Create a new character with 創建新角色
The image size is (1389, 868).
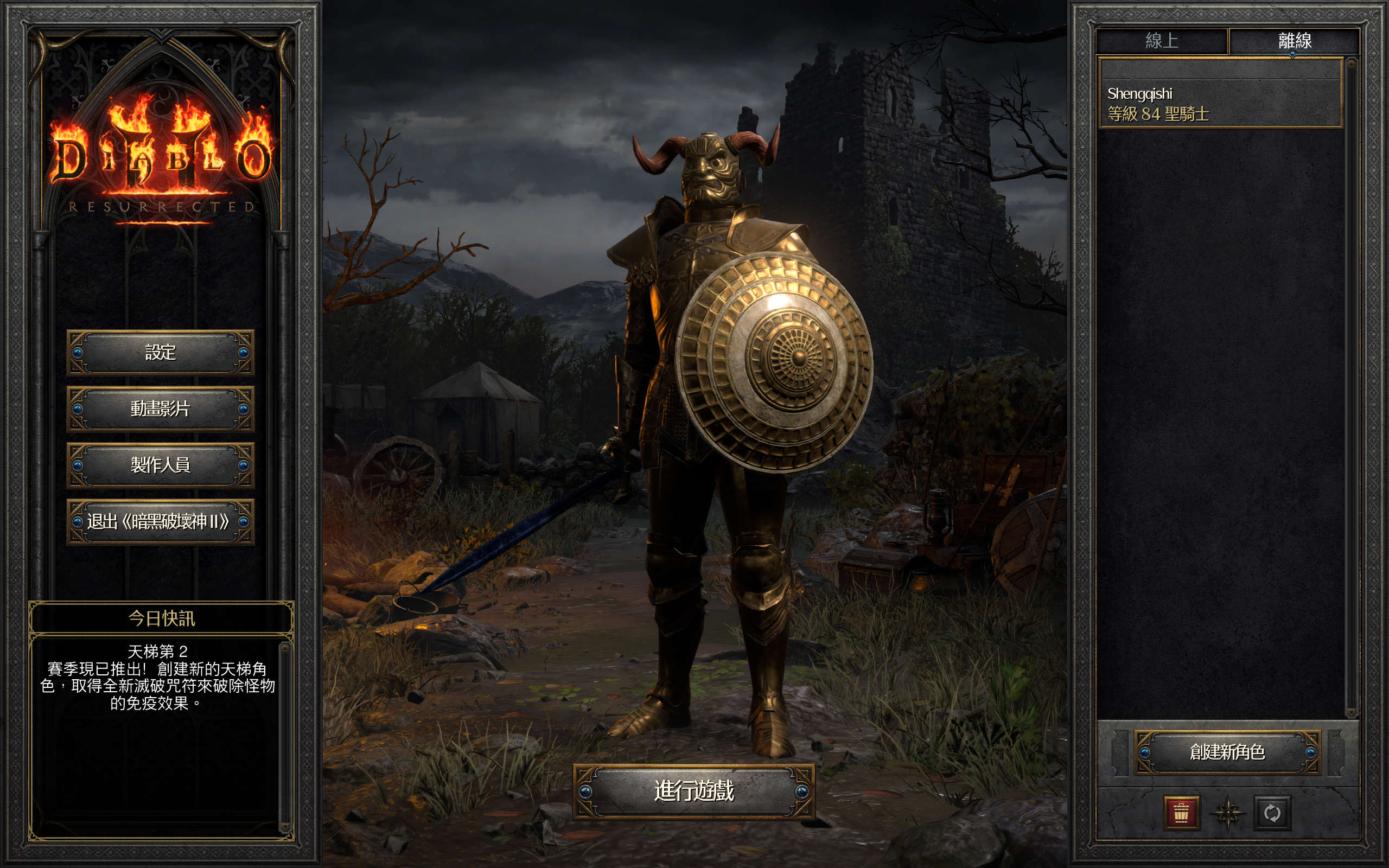point(1227,752)
